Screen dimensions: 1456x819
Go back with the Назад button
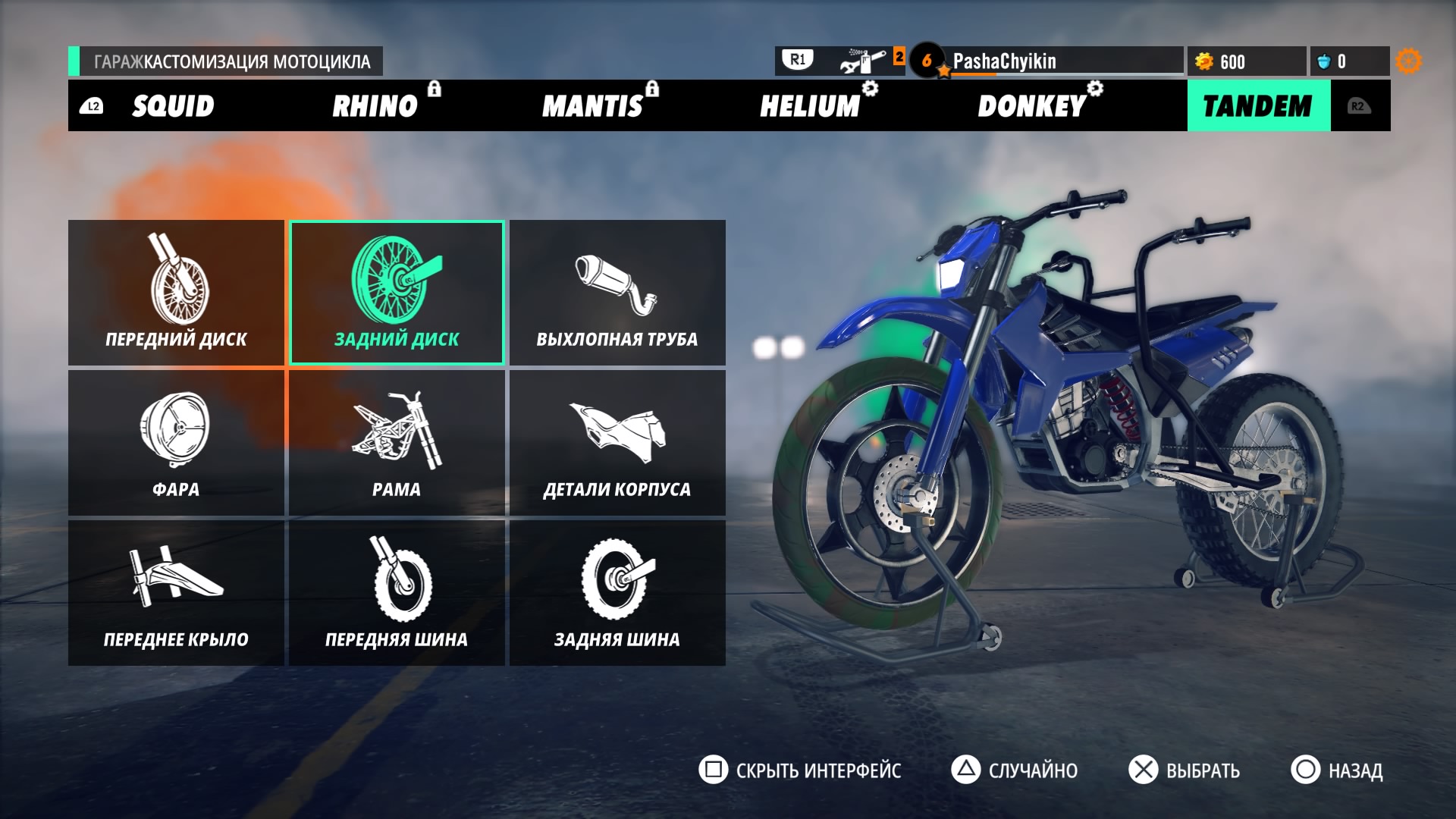pyautogui.click(x=1337, y=770)
